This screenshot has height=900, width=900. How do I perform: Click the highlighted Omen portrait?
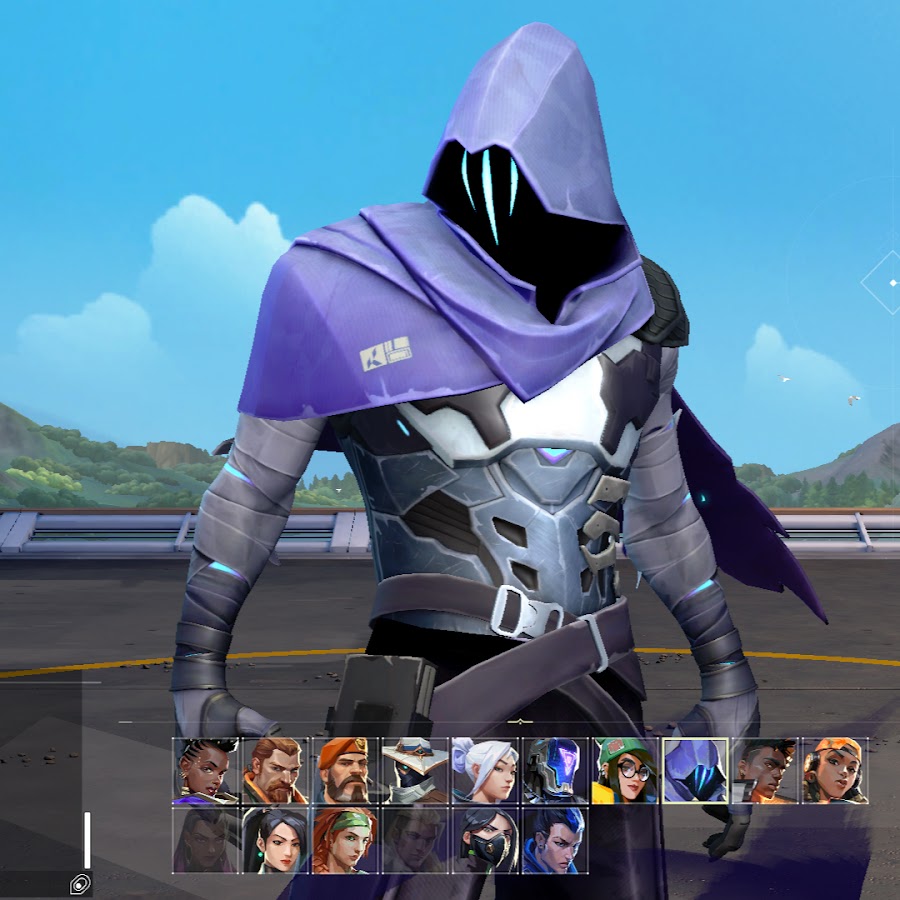696,771
